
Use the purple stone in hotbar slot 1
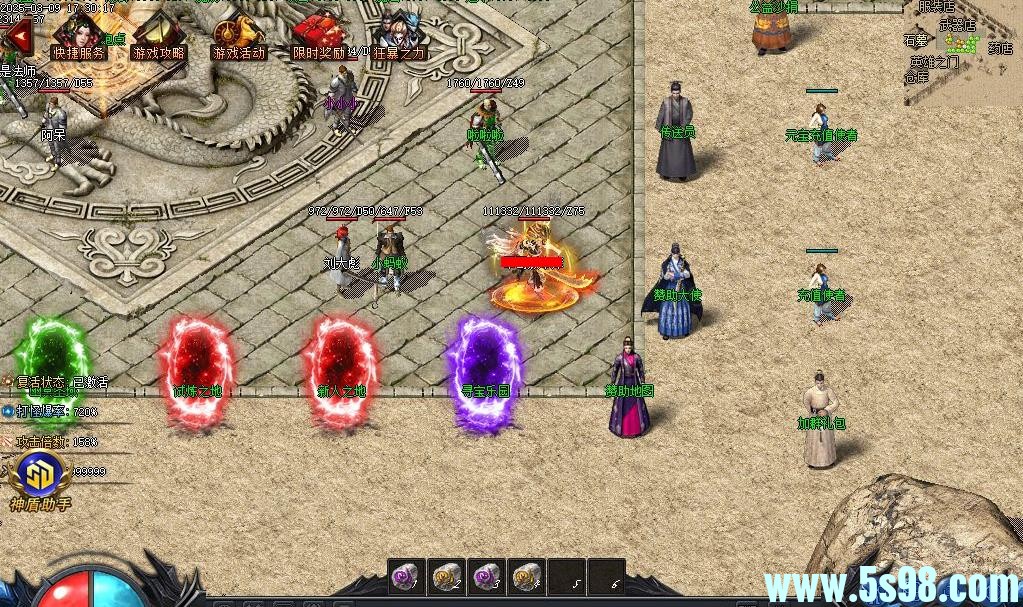pyautogui.click(x=407, y=577)
